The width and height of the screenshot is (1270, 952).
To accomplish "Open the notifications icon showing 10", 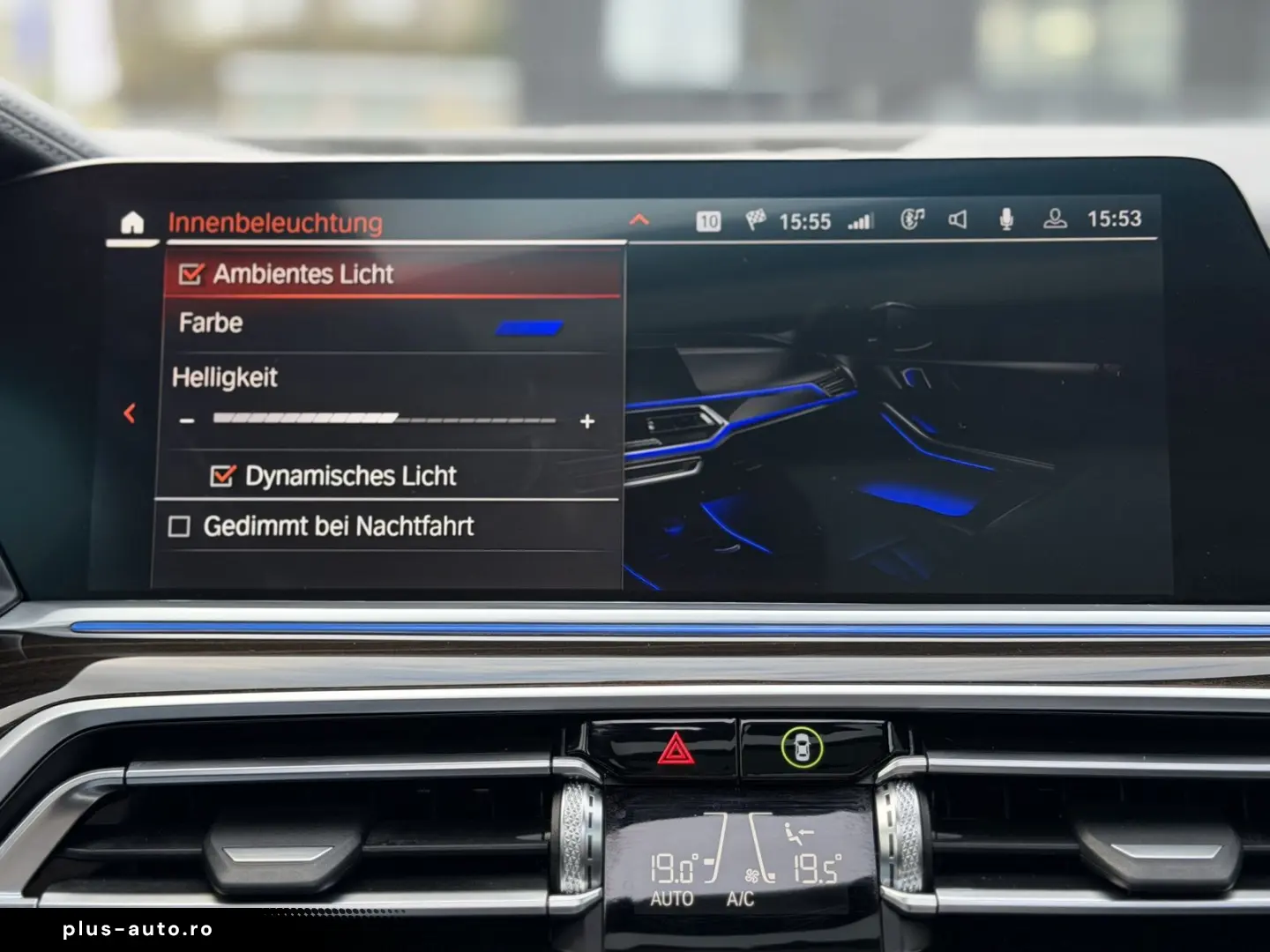I will point(708,221).
